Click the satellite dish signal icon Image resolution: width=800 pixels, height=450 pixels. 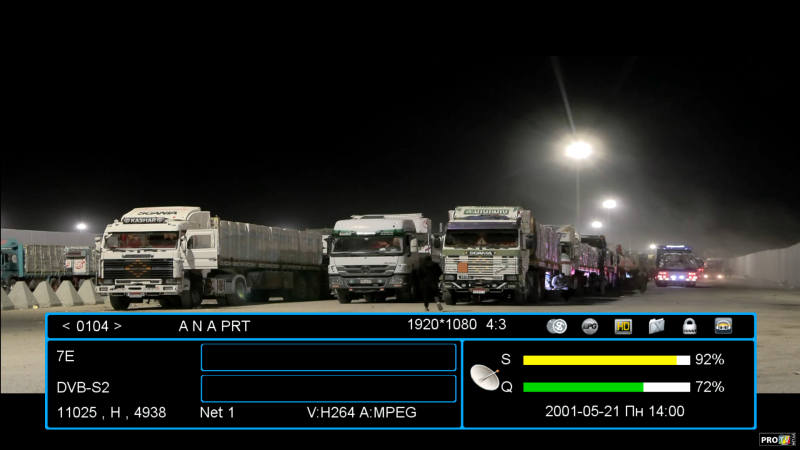(x=485, y=377)
